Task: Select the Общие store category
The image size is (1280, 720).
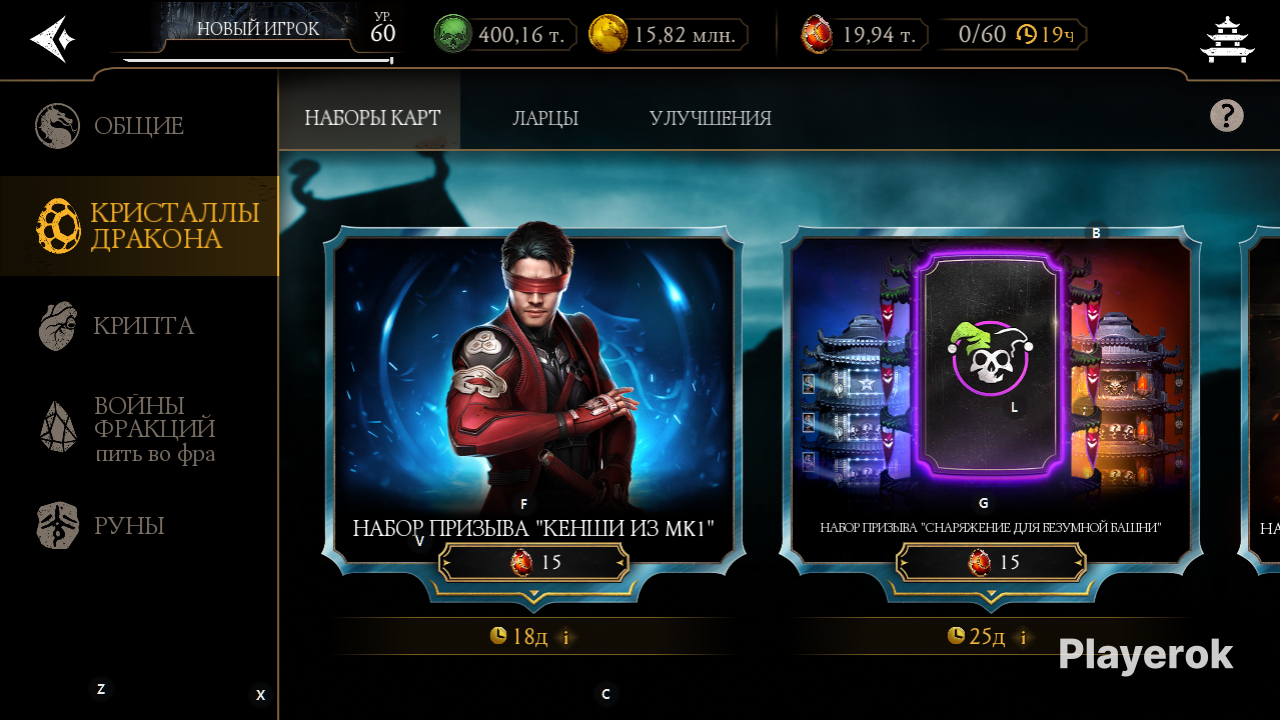Action: pyautogui.click(x=138, y=126)
